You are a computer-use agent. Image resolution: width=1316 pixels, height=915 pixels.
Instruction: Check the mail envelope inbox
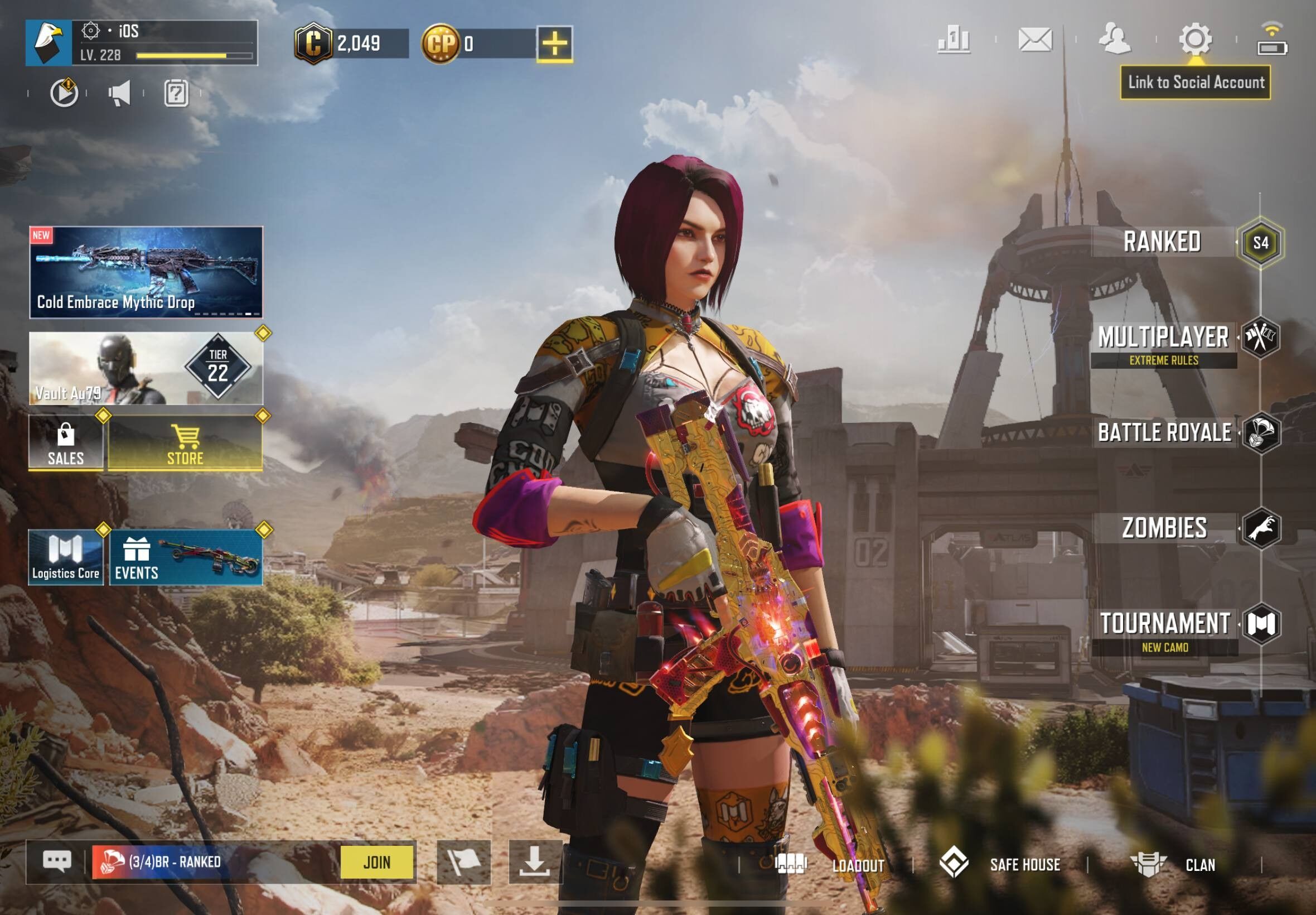pyautogui.click(x=1035, y=40)
